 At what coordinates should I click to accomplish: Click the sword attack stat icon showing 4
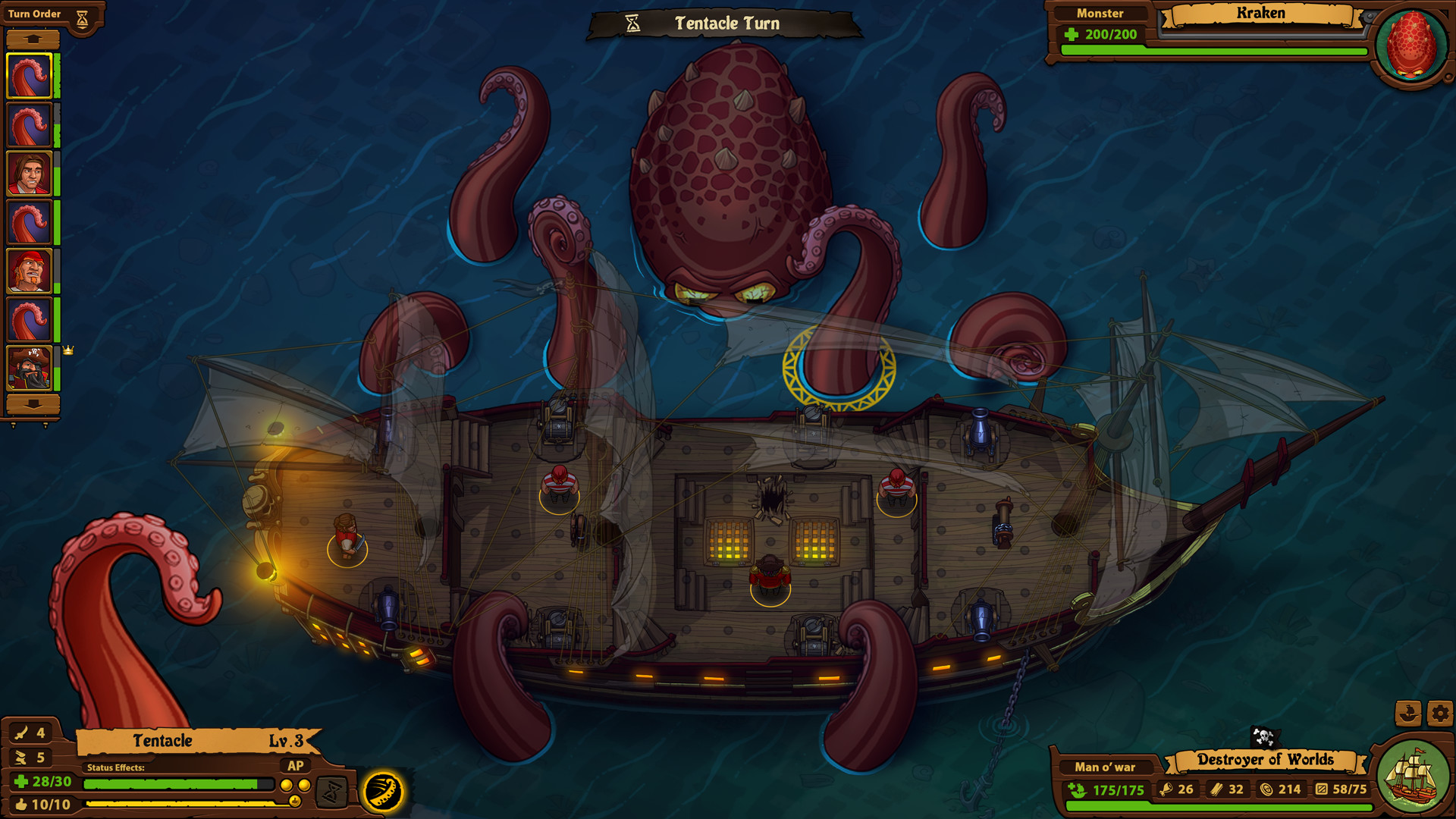[x=20, y=733]
